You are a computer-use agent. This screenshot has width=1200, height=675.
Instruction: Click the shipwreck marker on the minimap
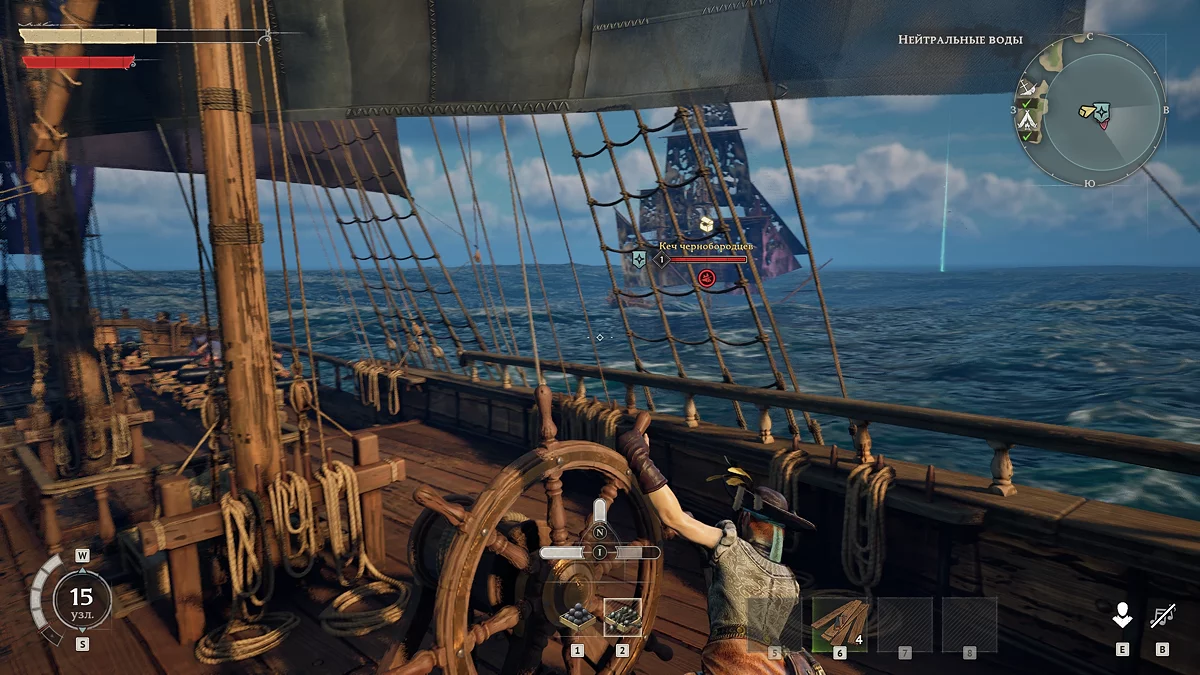click(1027, 88)
